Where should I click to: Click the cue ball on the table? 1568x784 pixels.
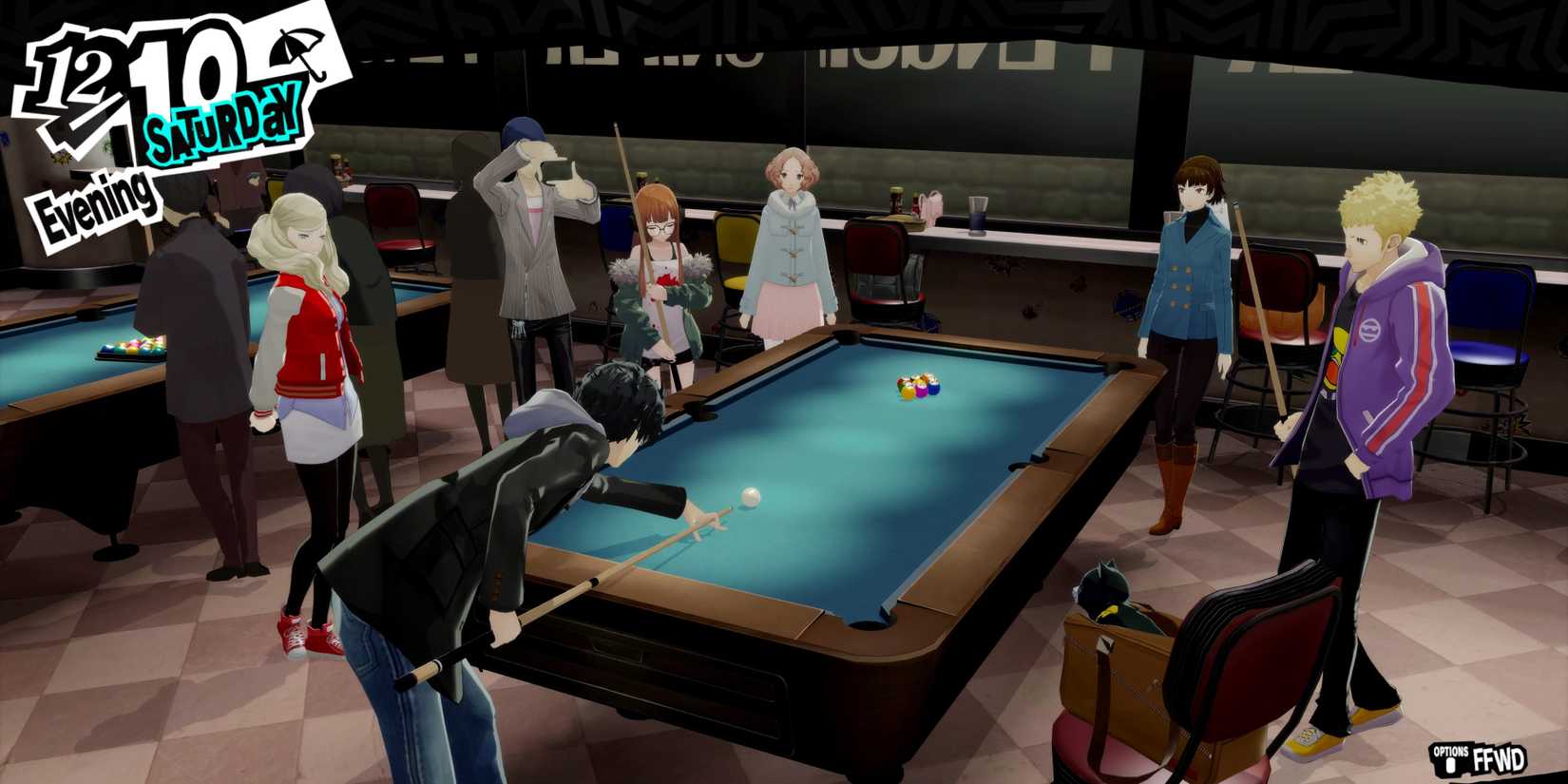coord(748,497)
